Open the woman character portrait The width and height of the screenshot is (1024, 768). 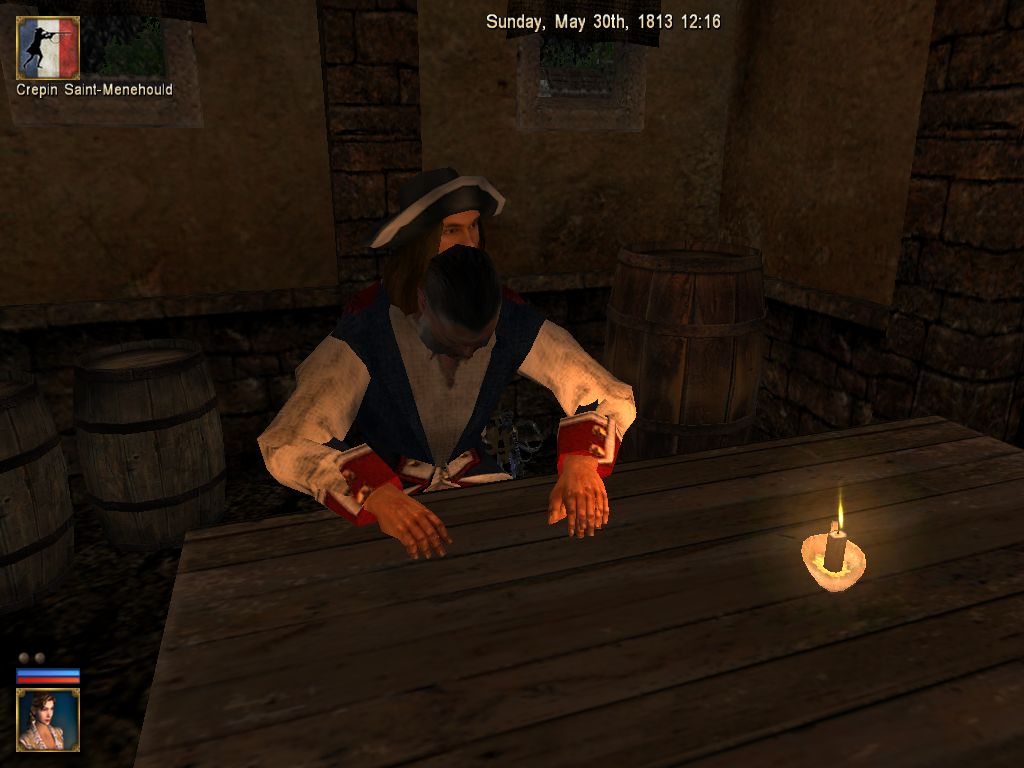pyautogui.click(x=48, y=719)
